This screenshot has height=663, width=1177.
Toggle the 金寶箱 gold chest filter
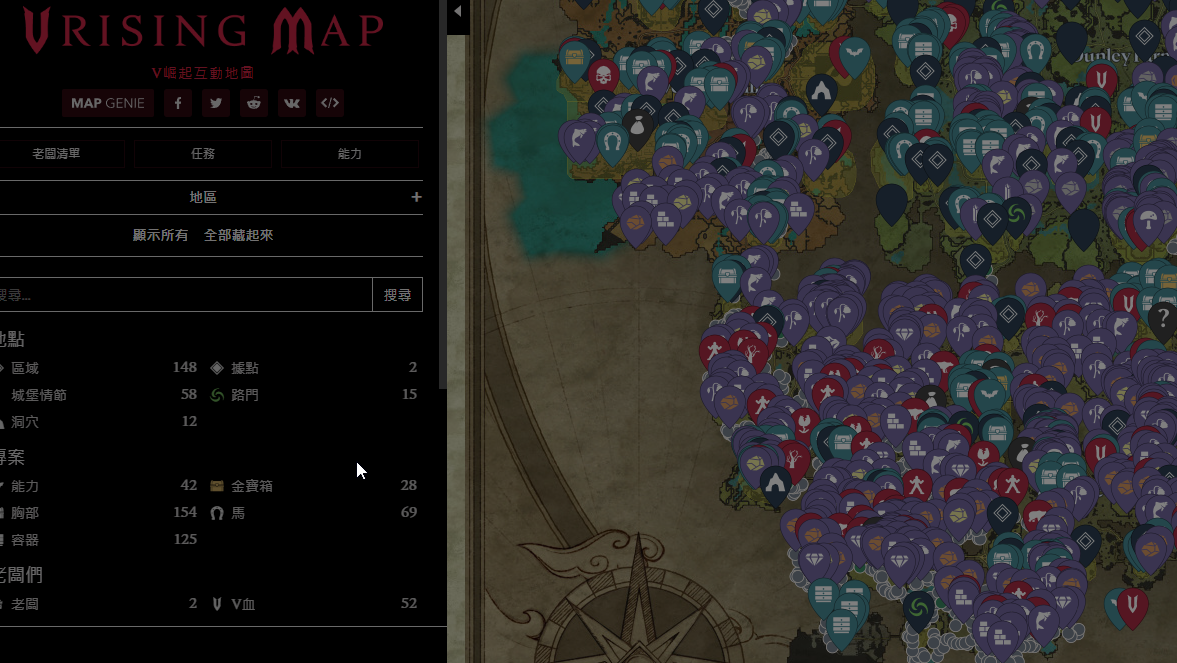[x=252, y=486]
